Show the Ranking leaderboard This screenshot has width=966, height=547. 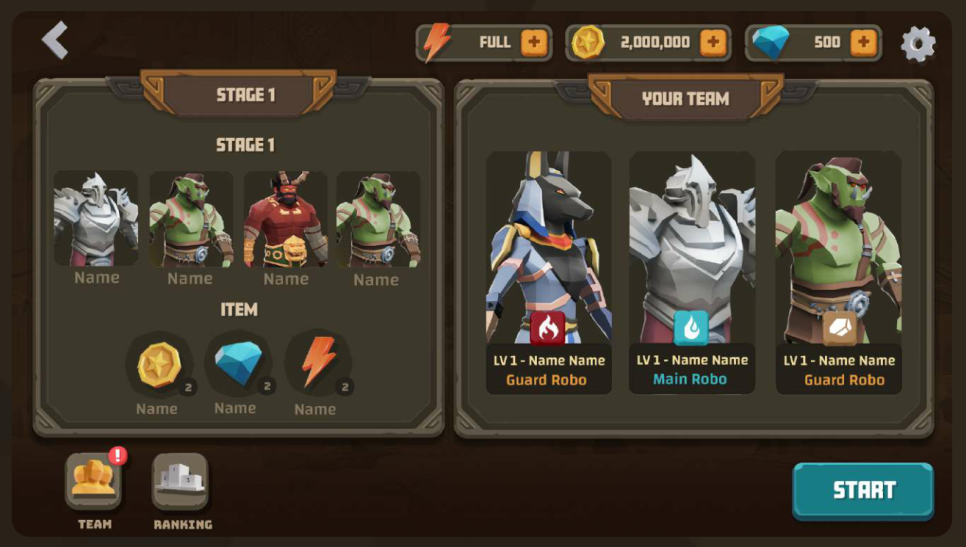[181, 482]
